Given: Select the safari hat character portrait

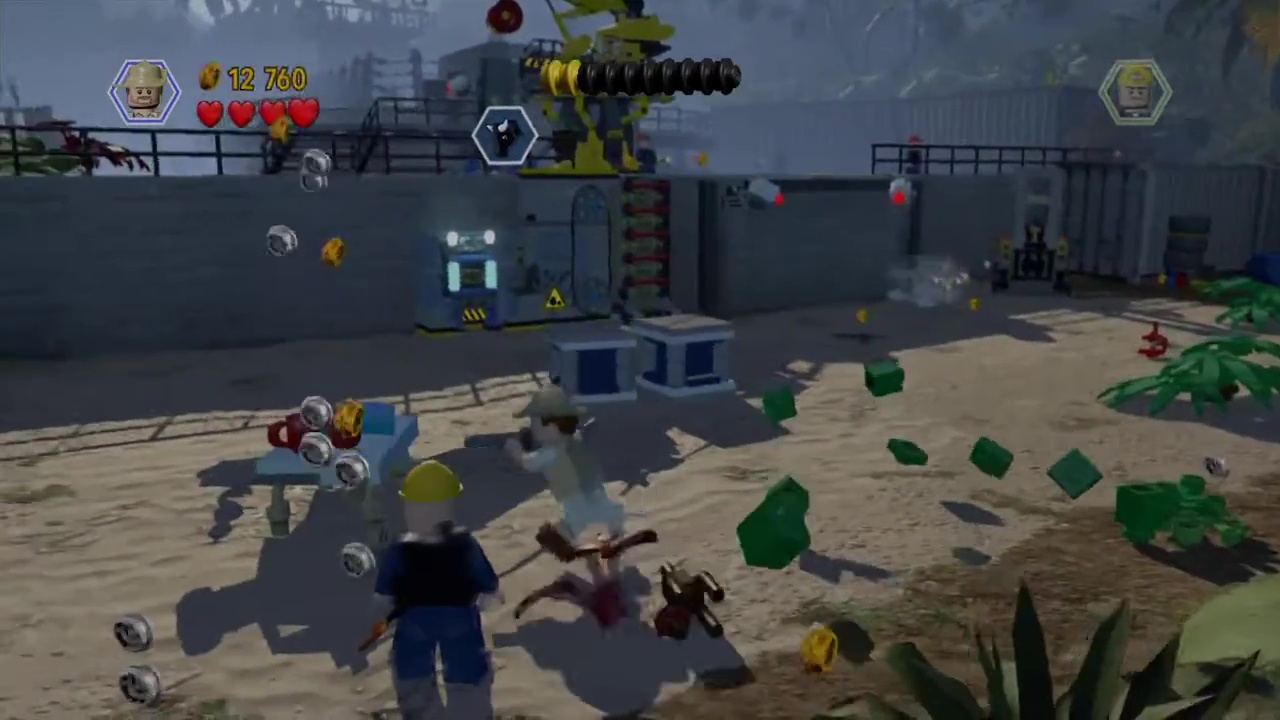Looking at the screenshot, I should (x=145, y=92).
